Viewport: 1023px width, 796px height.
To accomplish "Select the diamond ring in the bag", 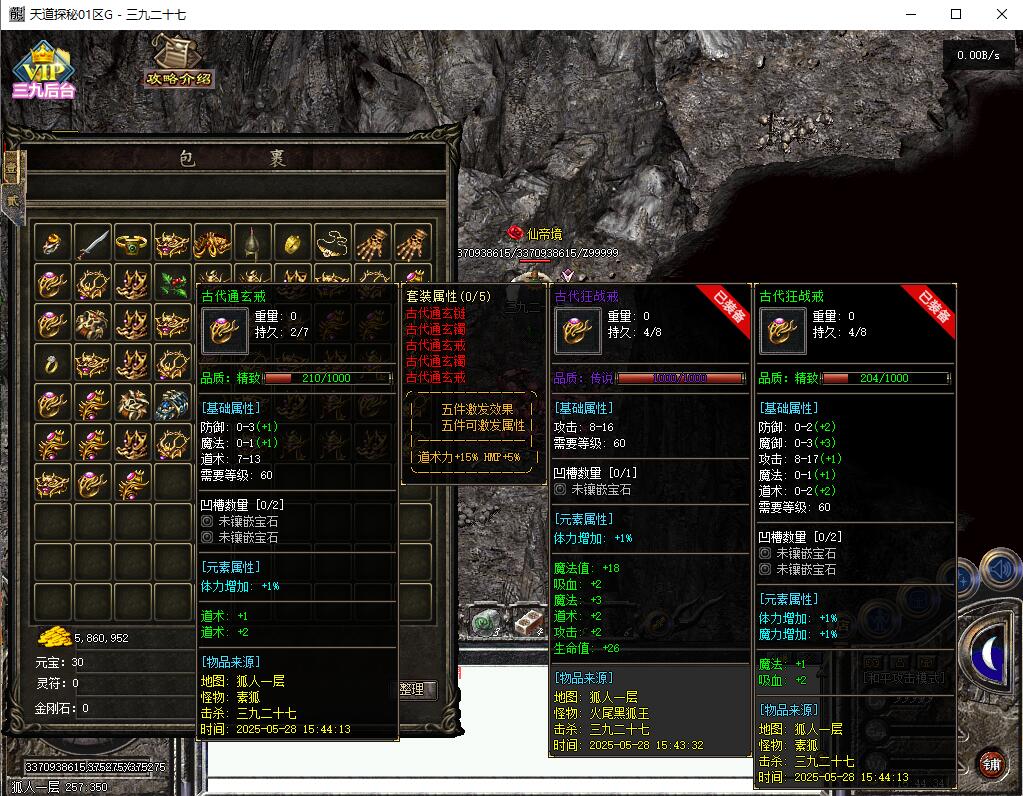I will point(52,362).
